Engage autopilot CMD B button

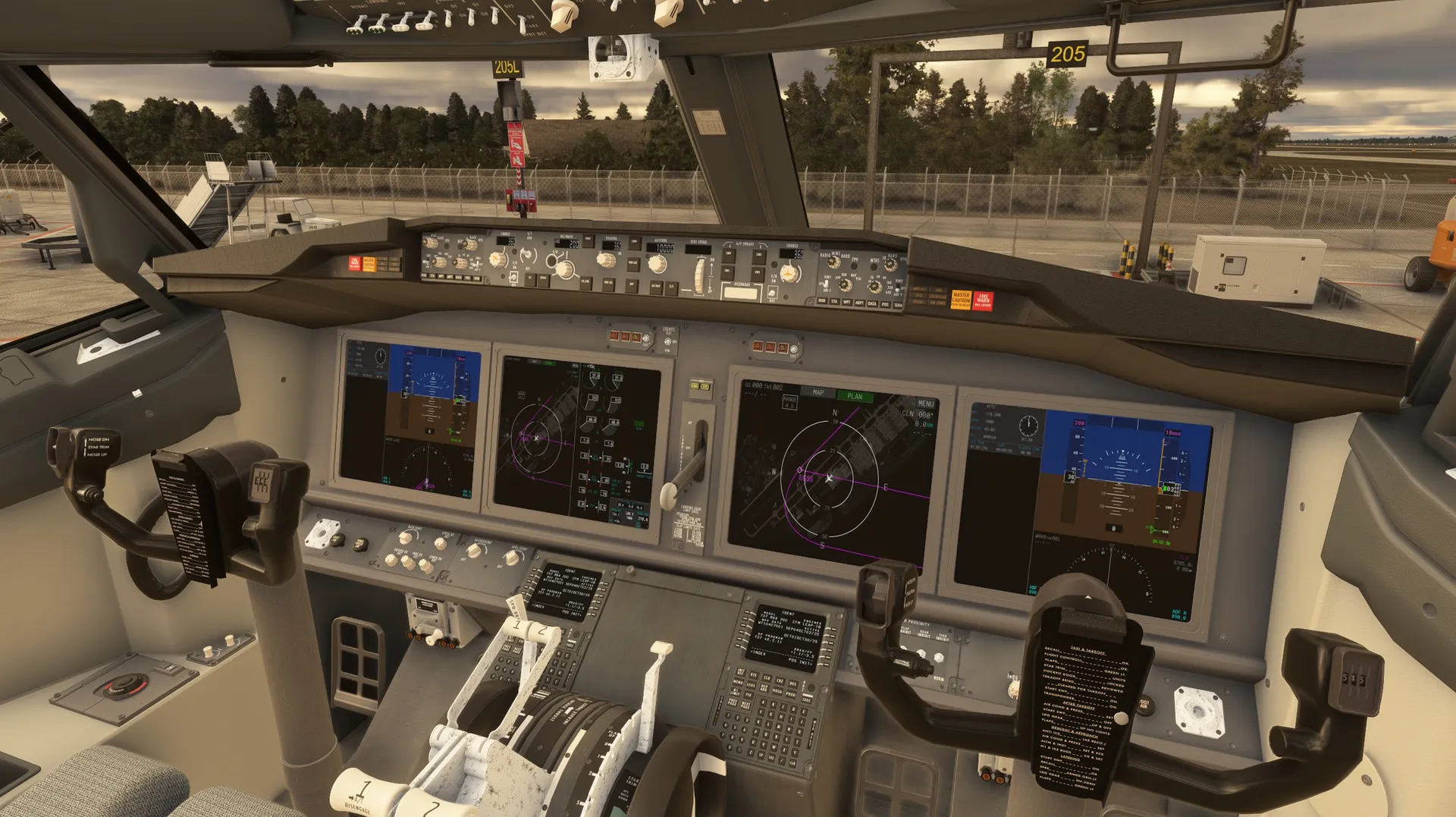[758, 256]
